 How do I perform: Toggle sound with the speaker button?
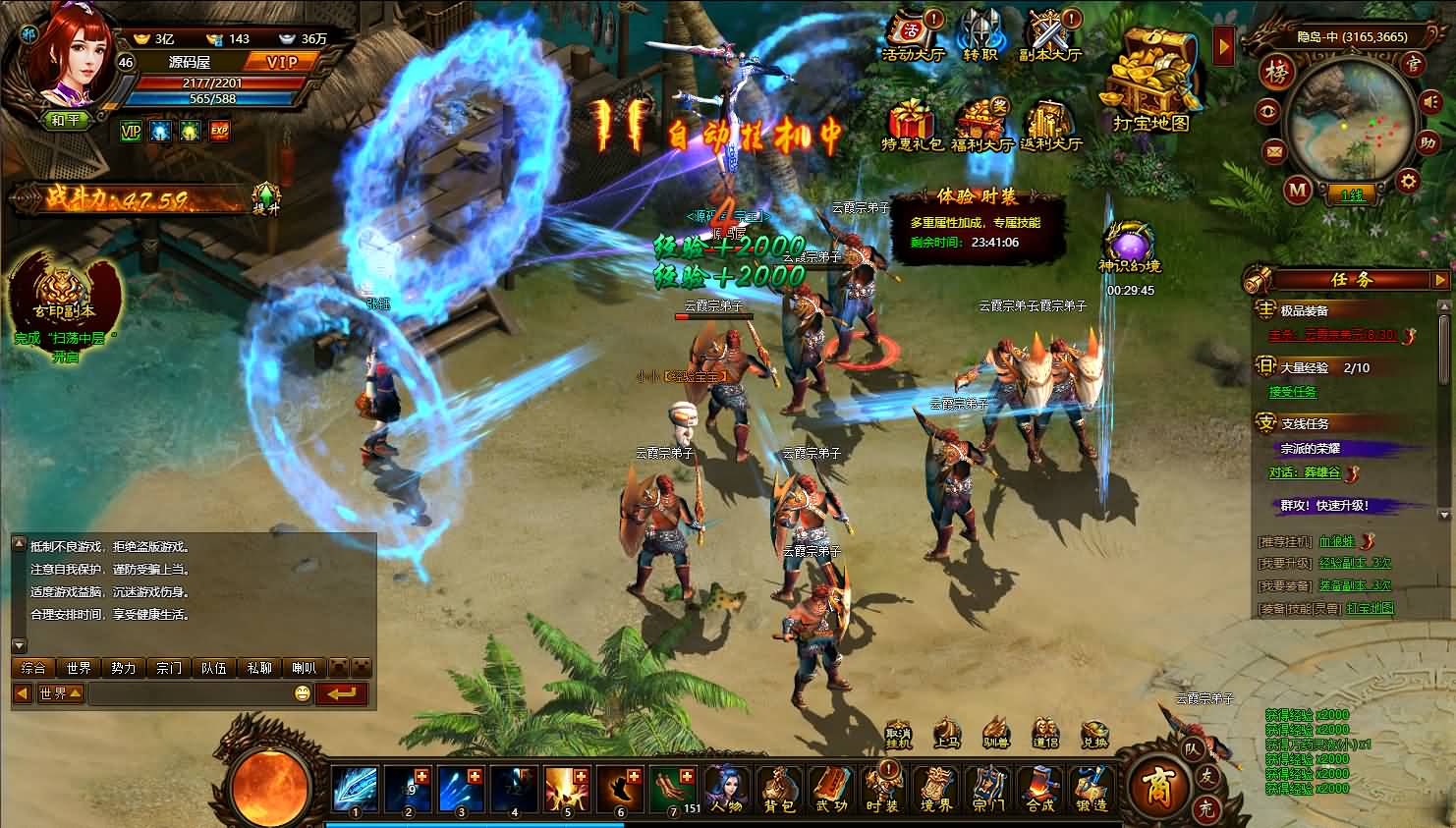[1429, 102]
